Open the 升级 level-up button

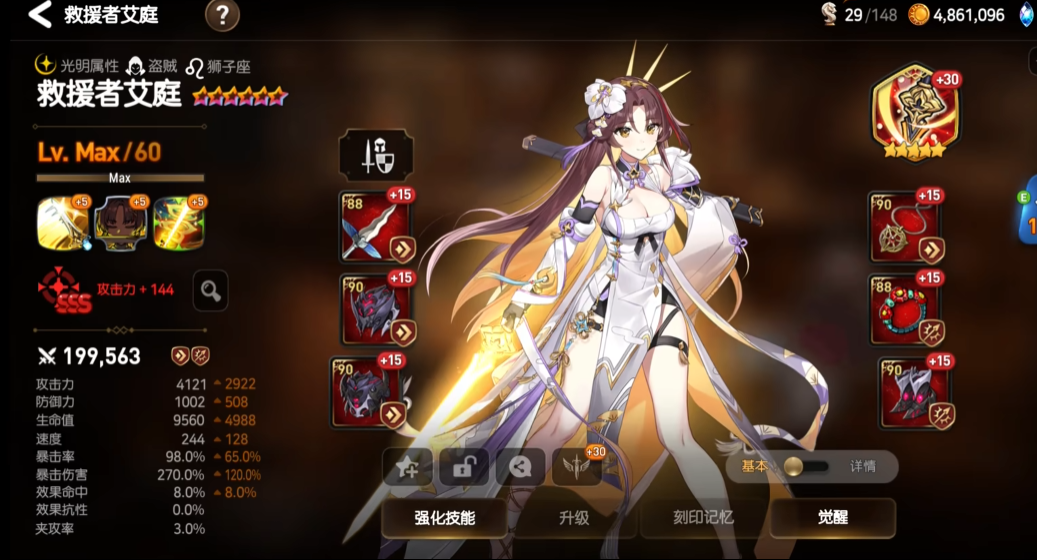574,518
